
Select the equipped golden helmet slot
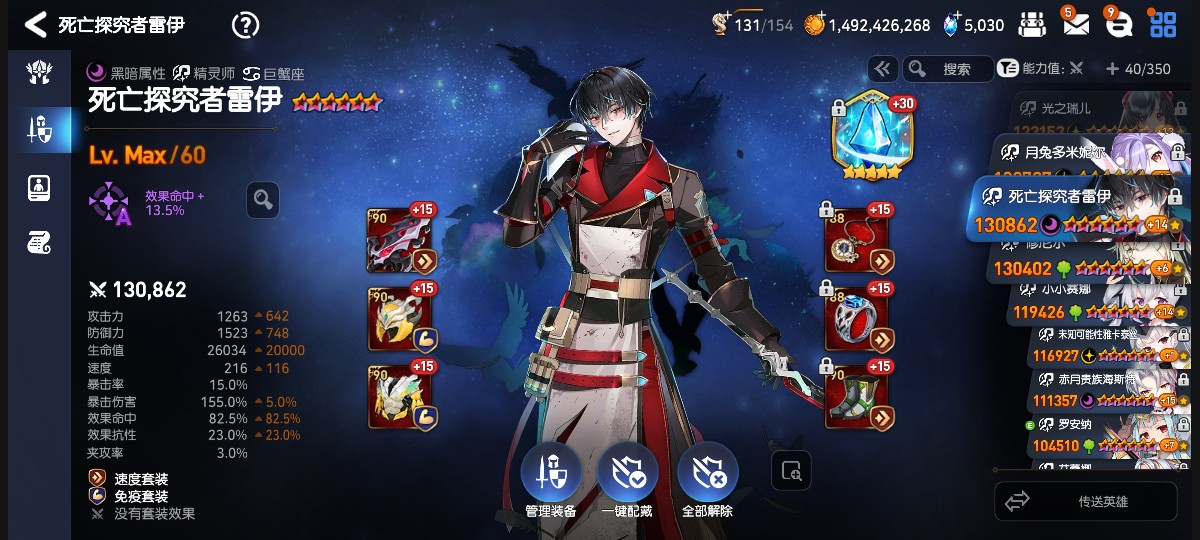coord(400,318)
